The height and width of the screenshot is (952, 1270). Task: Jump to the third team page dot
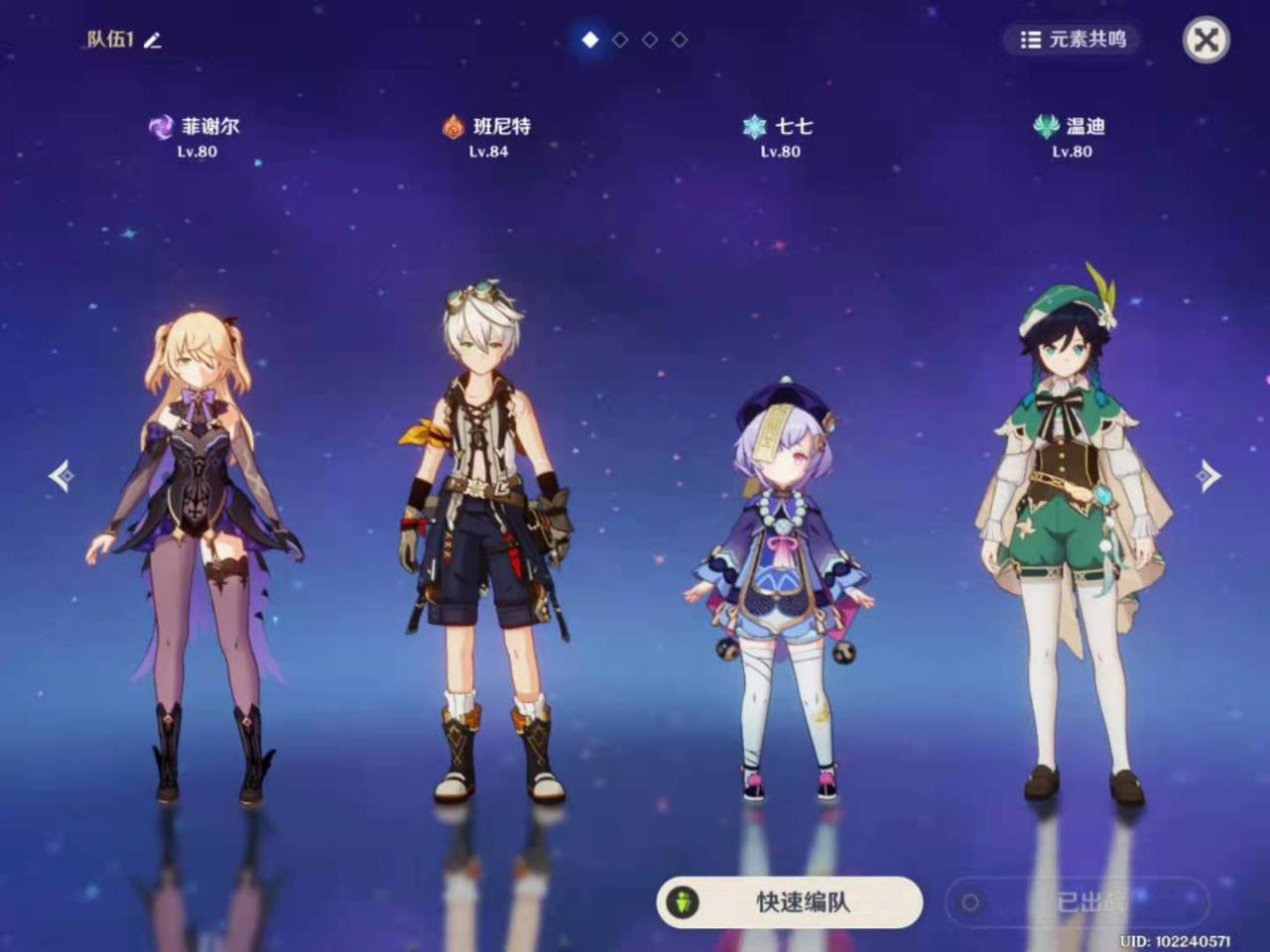click(x=650, y=40)
